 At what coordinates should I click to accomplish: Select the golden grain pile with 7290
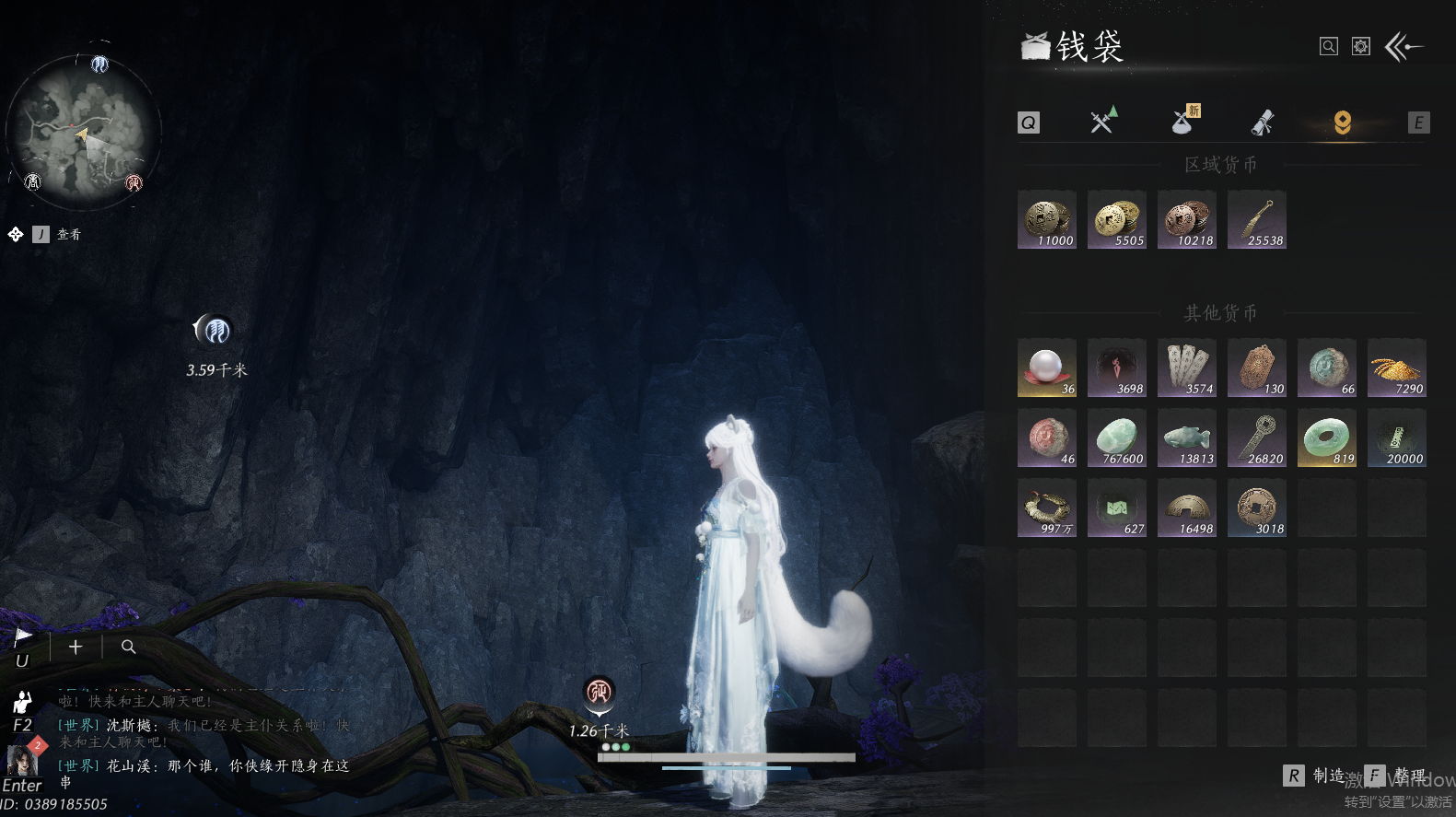coord(1397,368)
